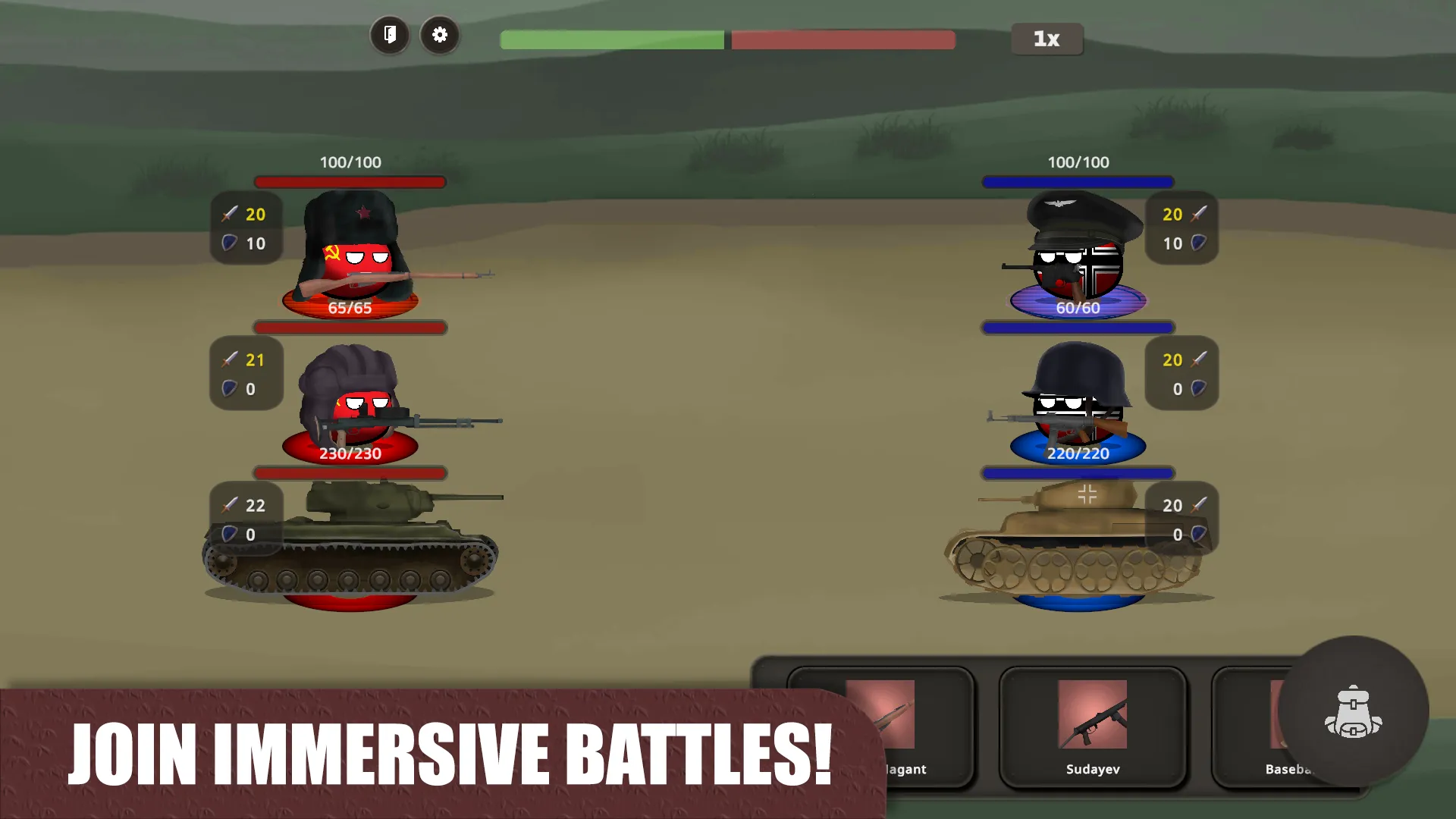Toggle the 1x battle speed button
The image size is (1456, 819).
click(1046, 39)
